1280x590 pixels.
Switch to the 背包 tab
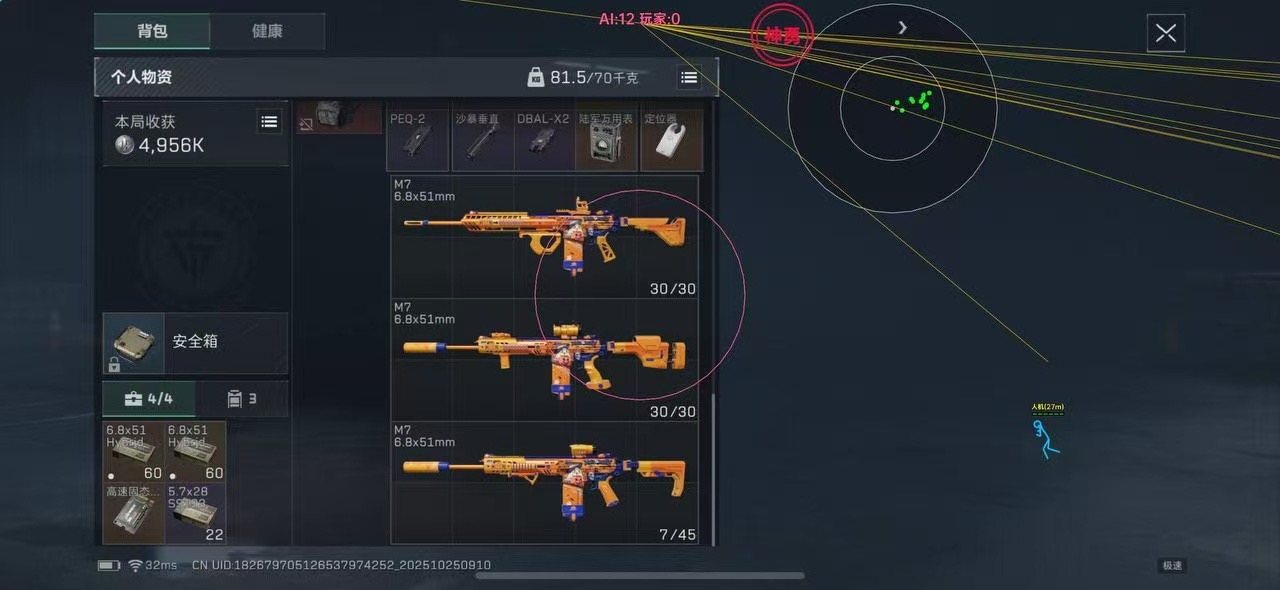[152, 31]
